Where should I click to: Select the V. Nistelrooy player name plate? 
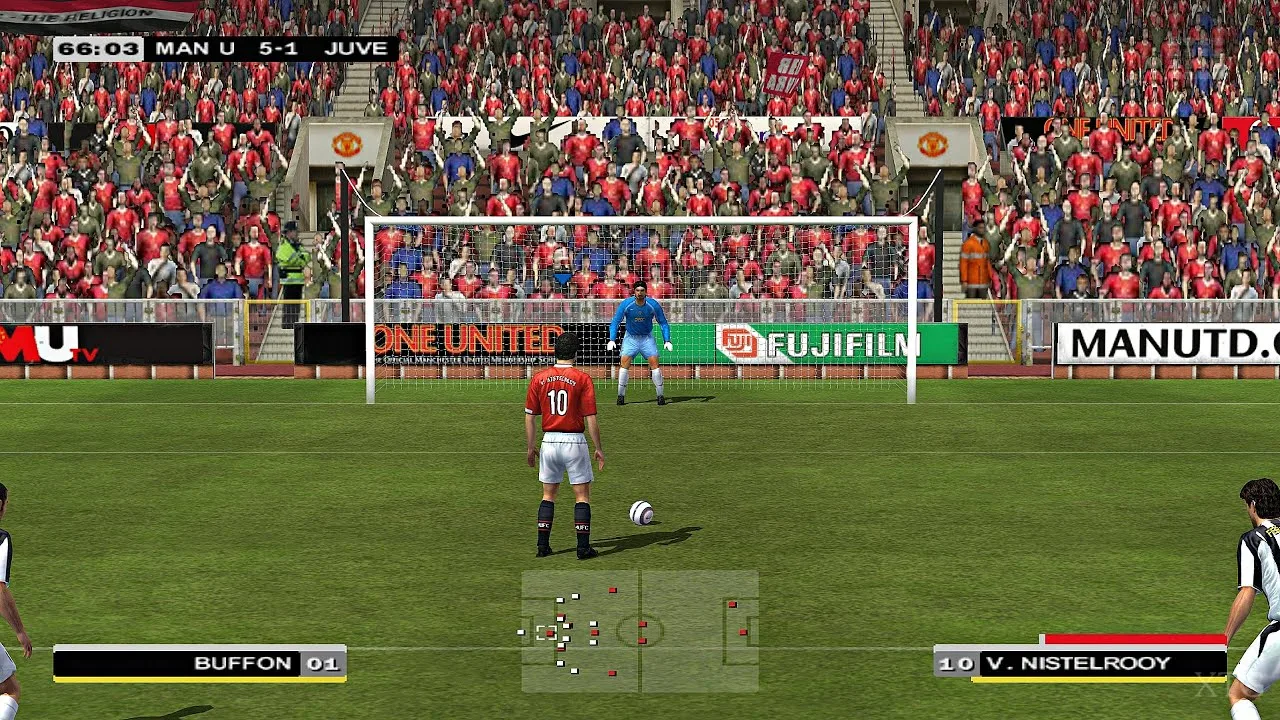1080,663
